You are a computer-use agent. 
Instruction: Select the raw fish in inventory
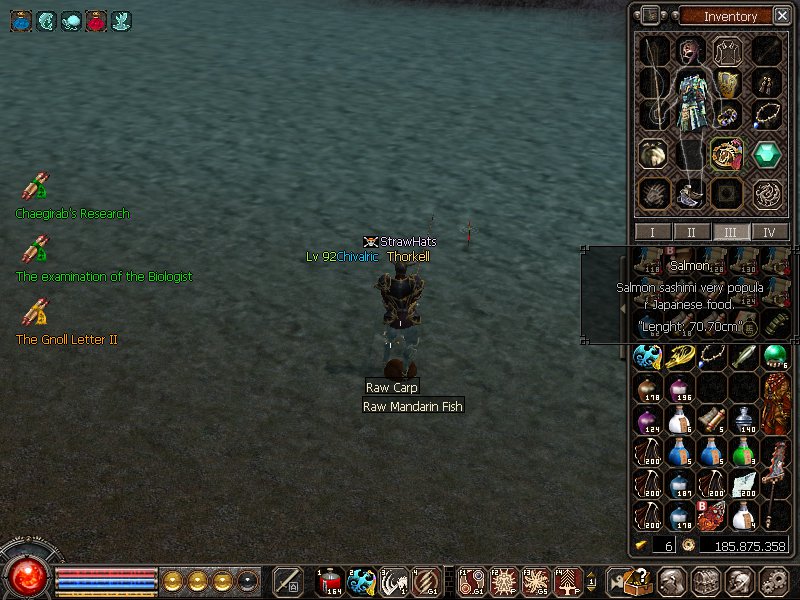click(744, 356)
